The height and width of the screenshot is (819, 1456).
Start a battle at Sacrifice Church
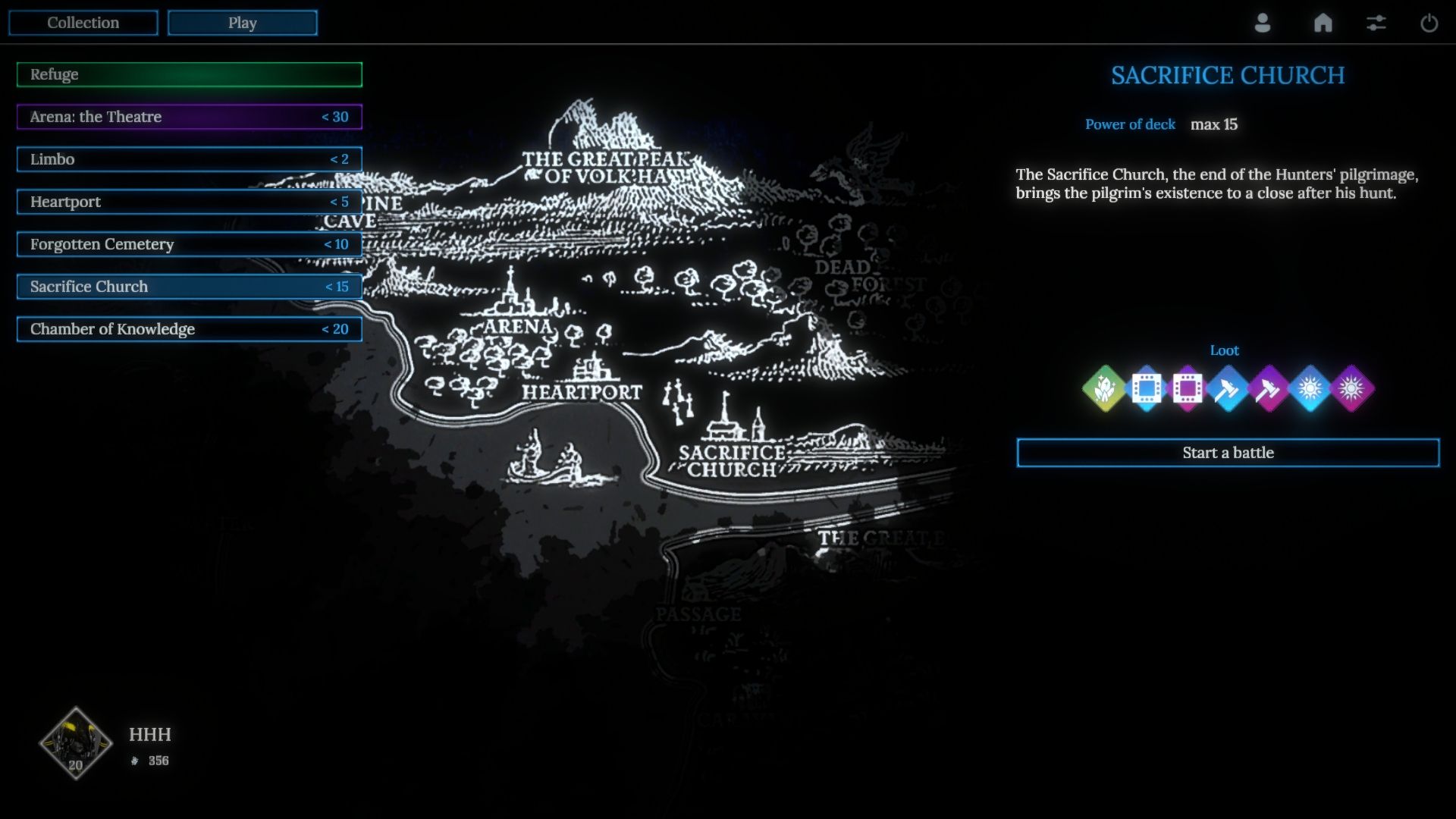(x=1228, y=453)
